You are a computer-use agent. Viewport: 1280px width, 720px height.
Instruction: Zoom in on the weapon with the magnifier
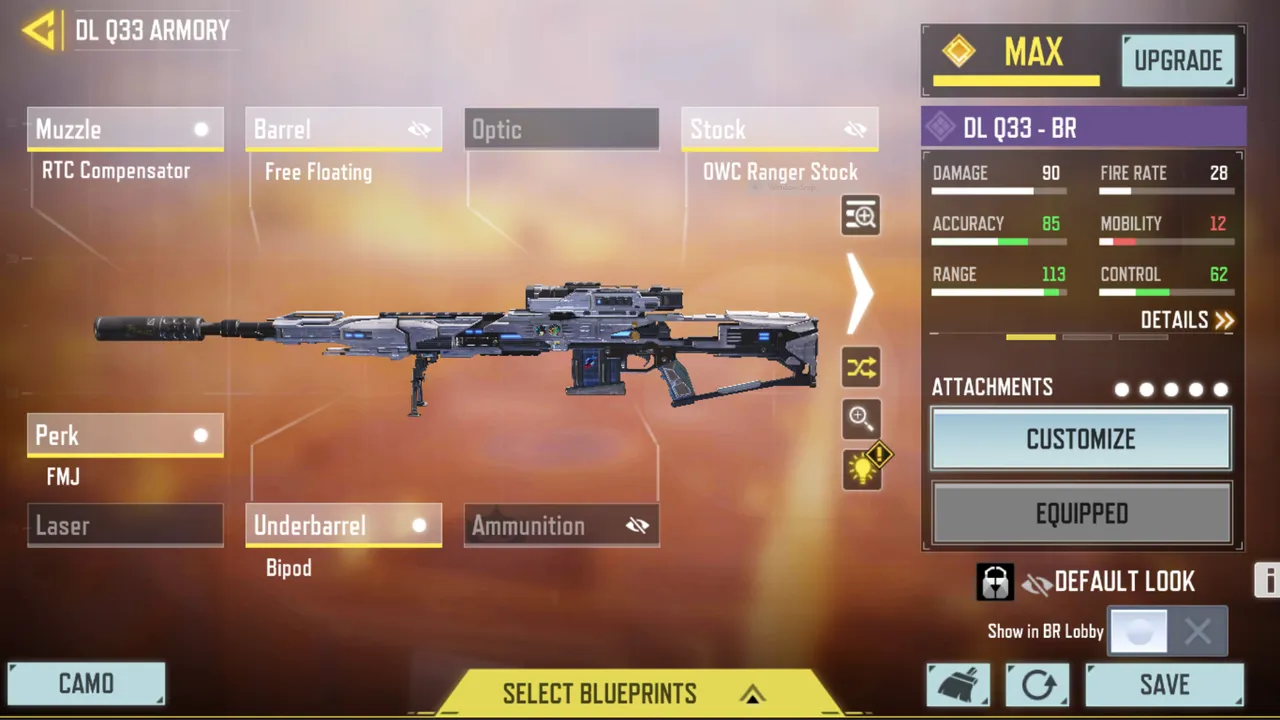[x=860, y=418]
